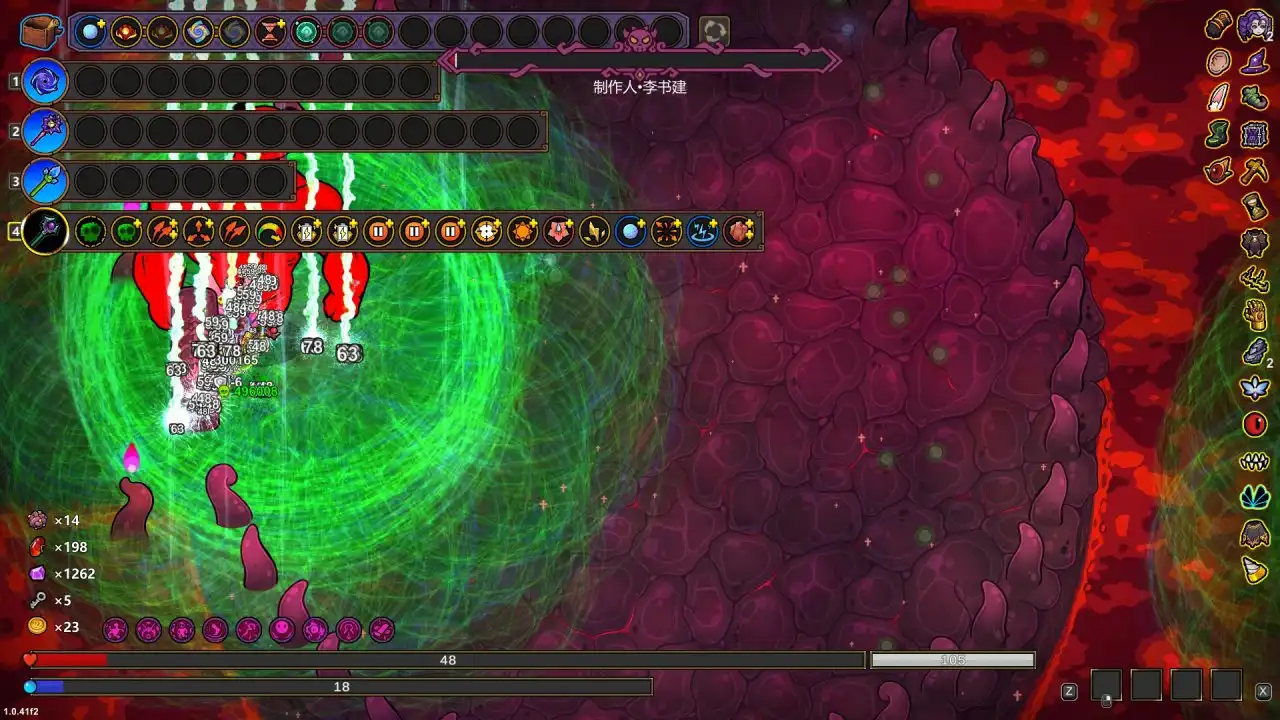Inspect the purple wizard hat relic
The height and width of the screenshot is (720, 1280).
coord(1254,63)
